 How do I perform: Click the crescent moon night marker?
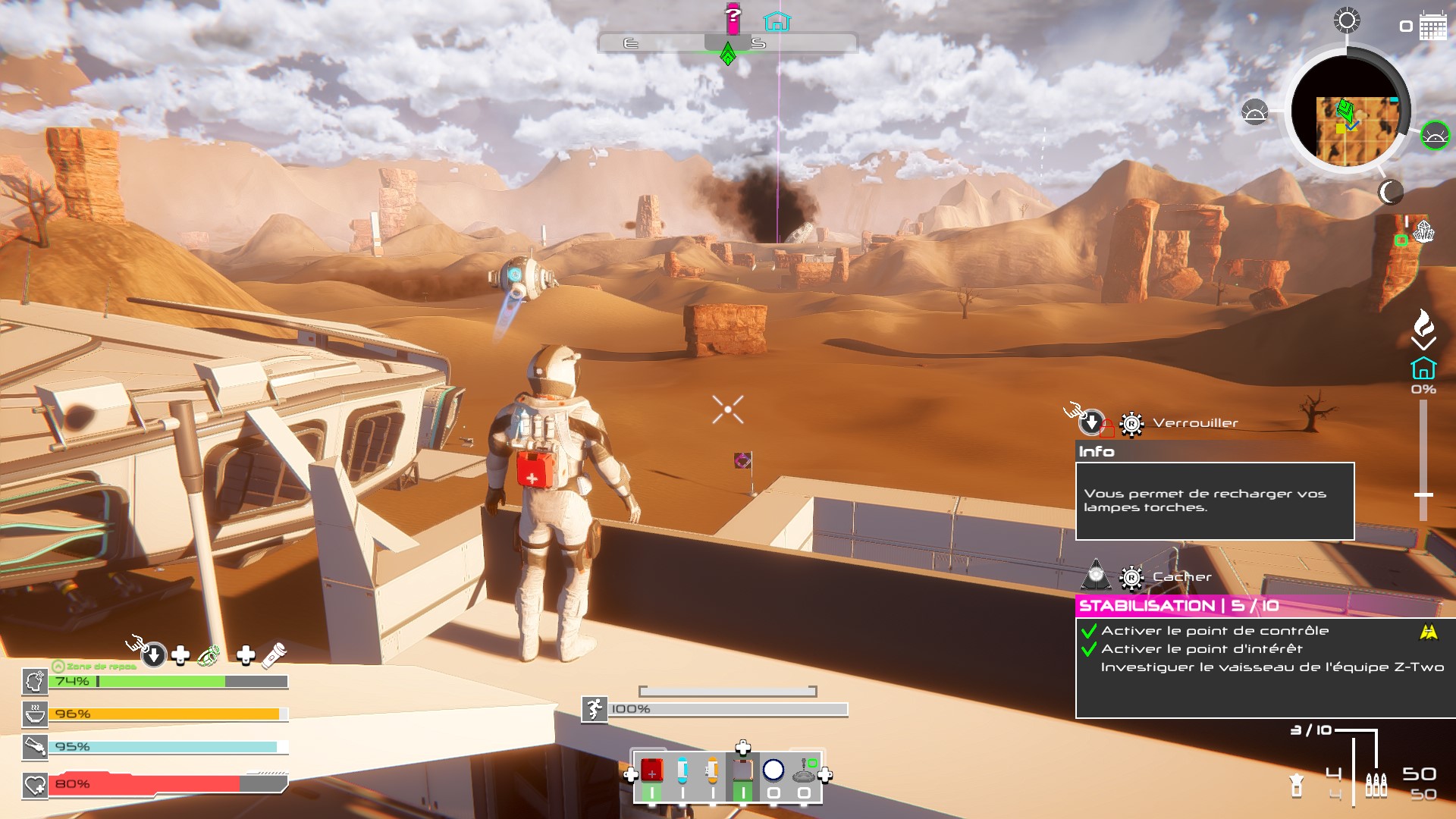[x=1390, y=193]
